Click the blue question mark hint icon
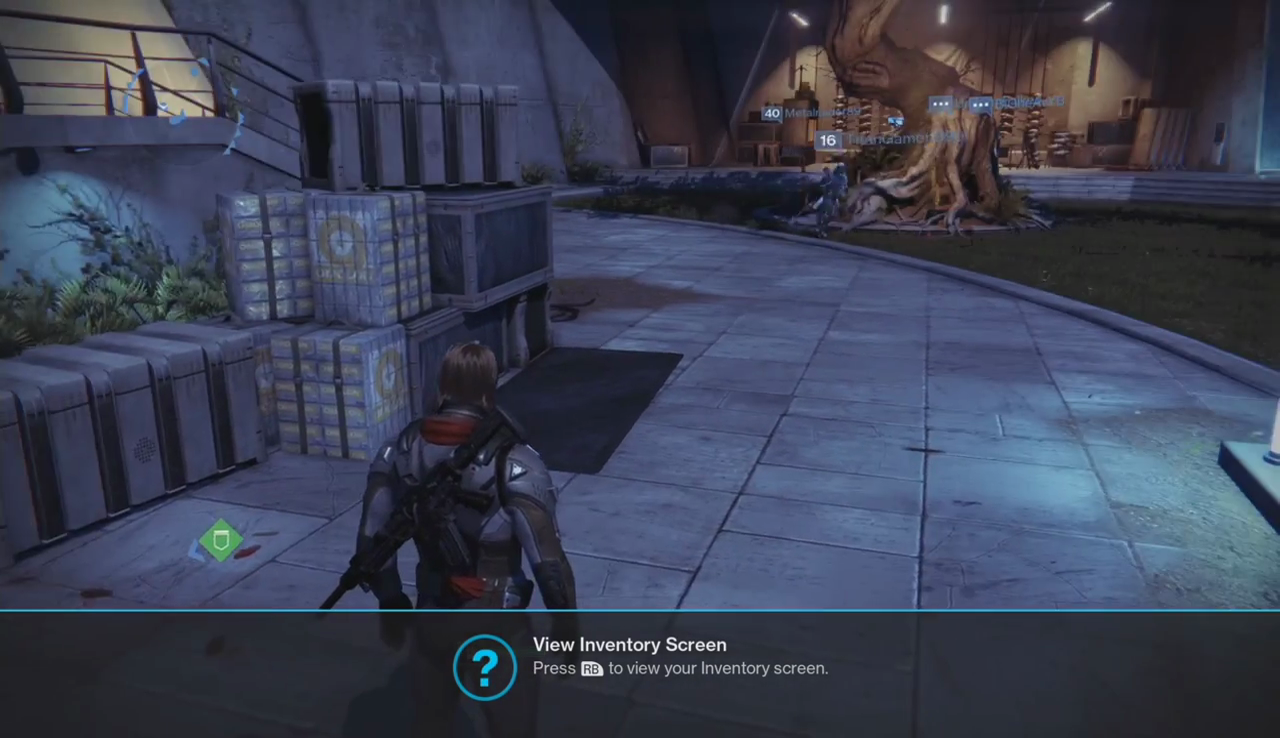Image resolution: width=1280 pixels, height=738 pixels. tap(485, 667)
